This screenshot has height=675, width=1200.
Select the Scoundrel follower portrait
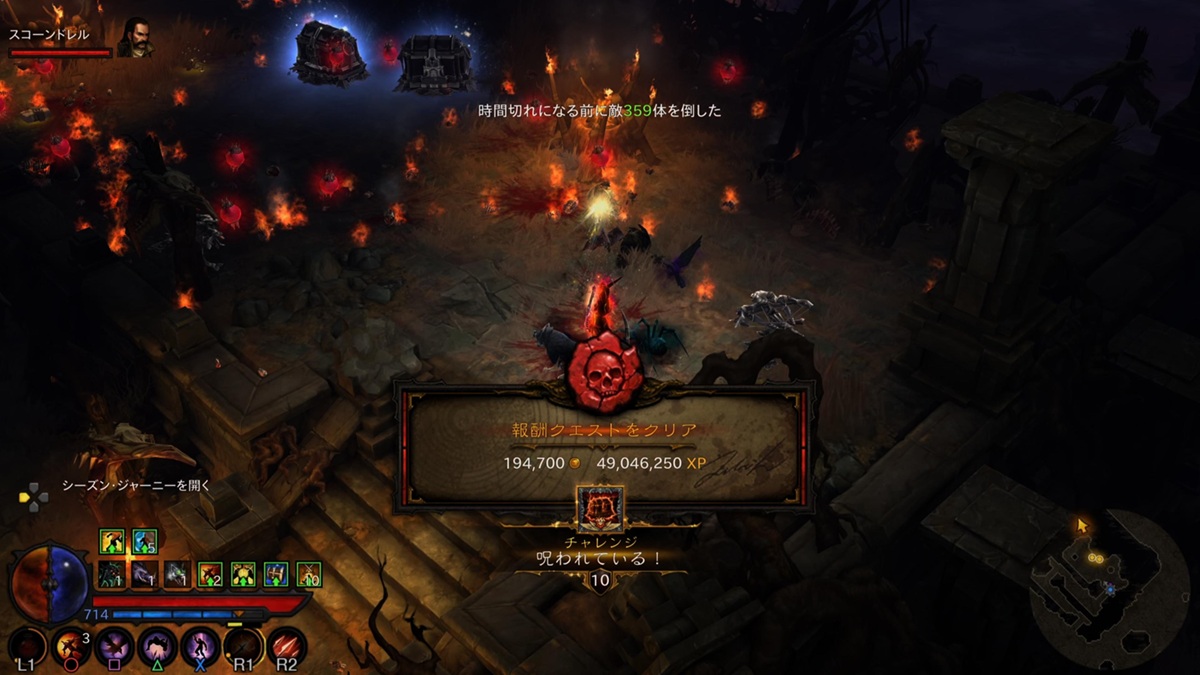pos(134,38)
